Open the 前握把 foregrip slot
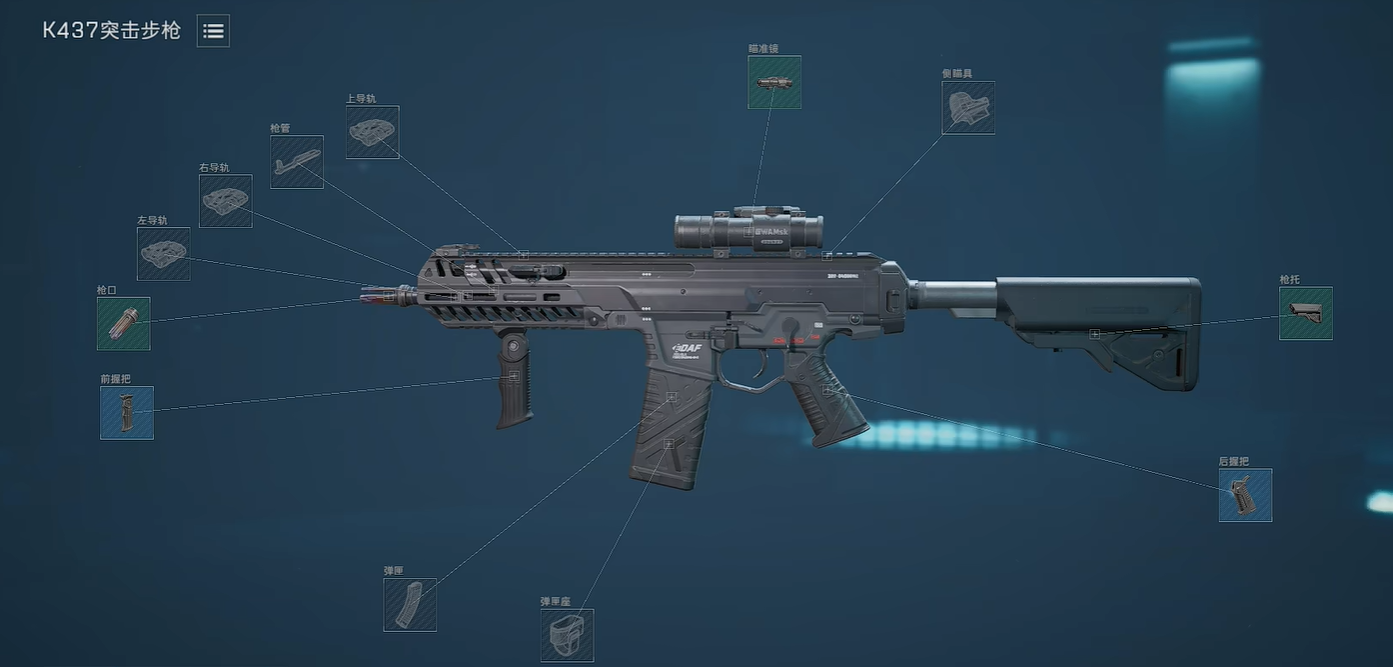This screenshot has height=667, width=1393. pyautogui.click(x=127, y=413)
